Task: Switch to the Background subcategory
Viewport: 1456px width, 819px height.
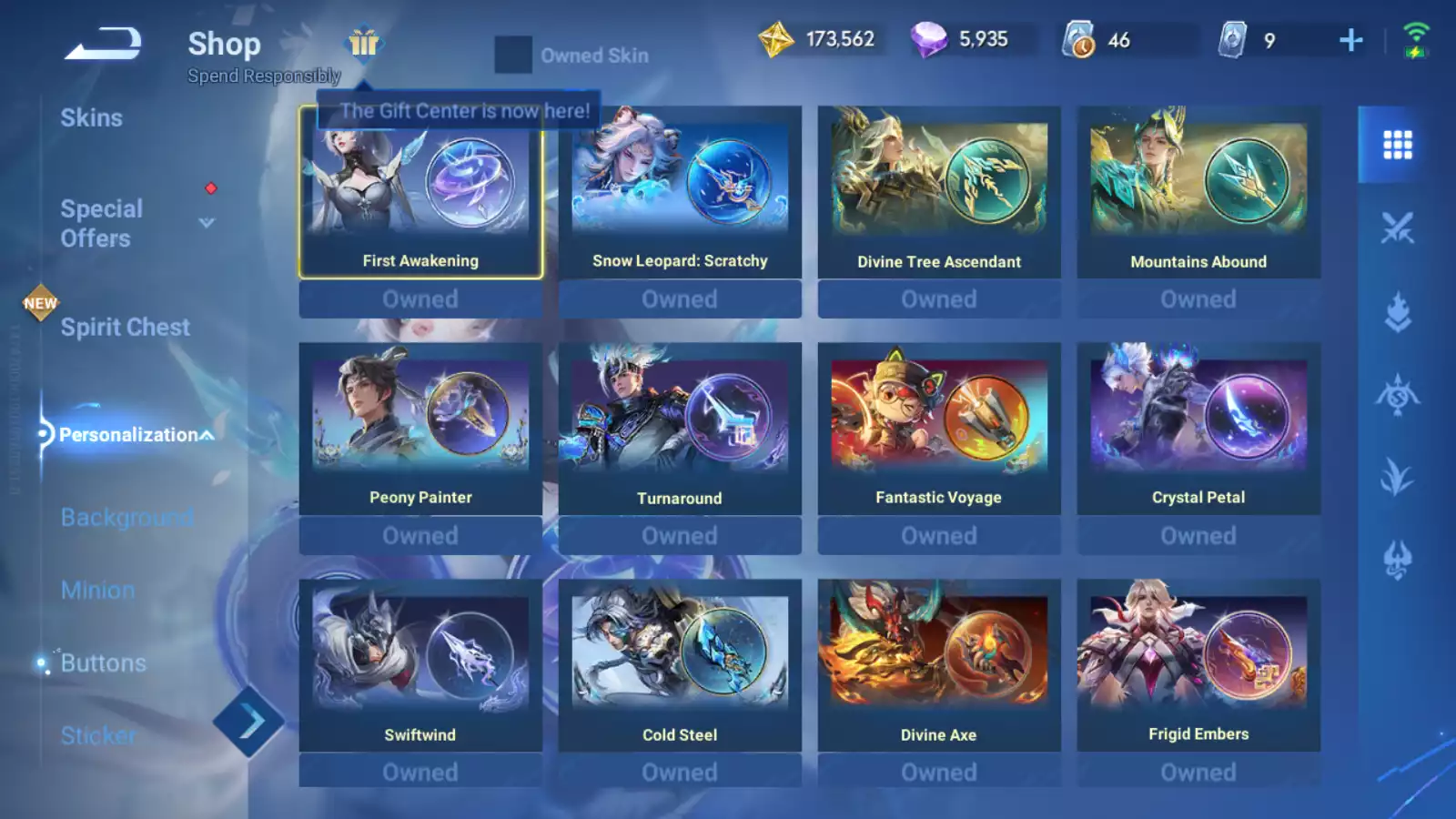Action: (126, 518)
